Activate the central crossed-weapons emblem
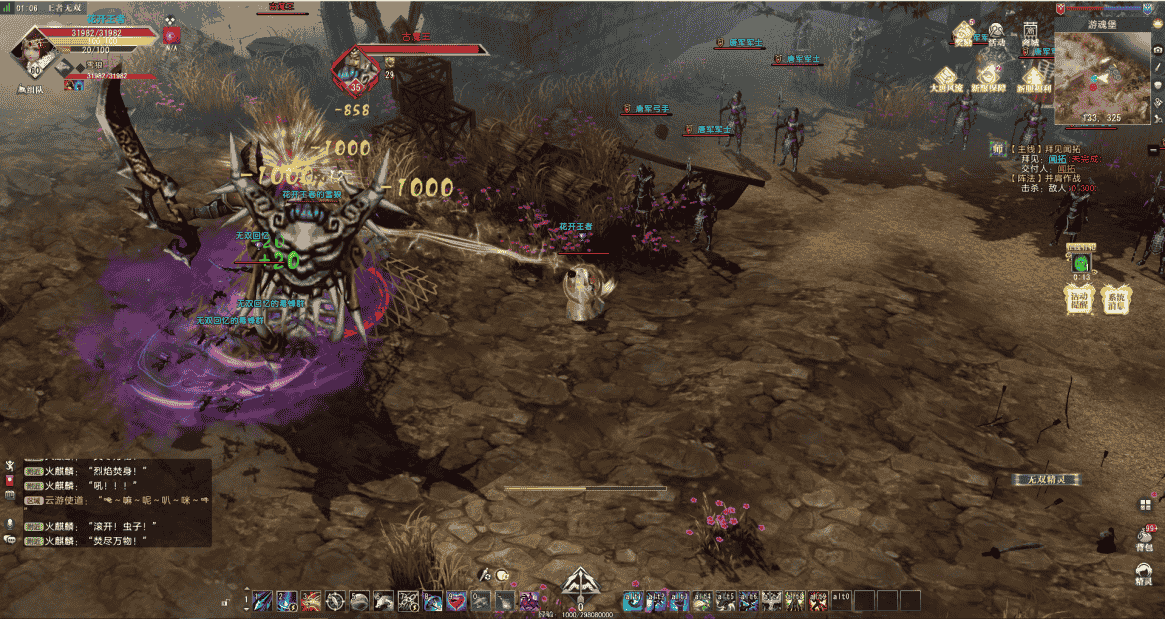This screenshot has width=1165, height=619. click(581, 584)
